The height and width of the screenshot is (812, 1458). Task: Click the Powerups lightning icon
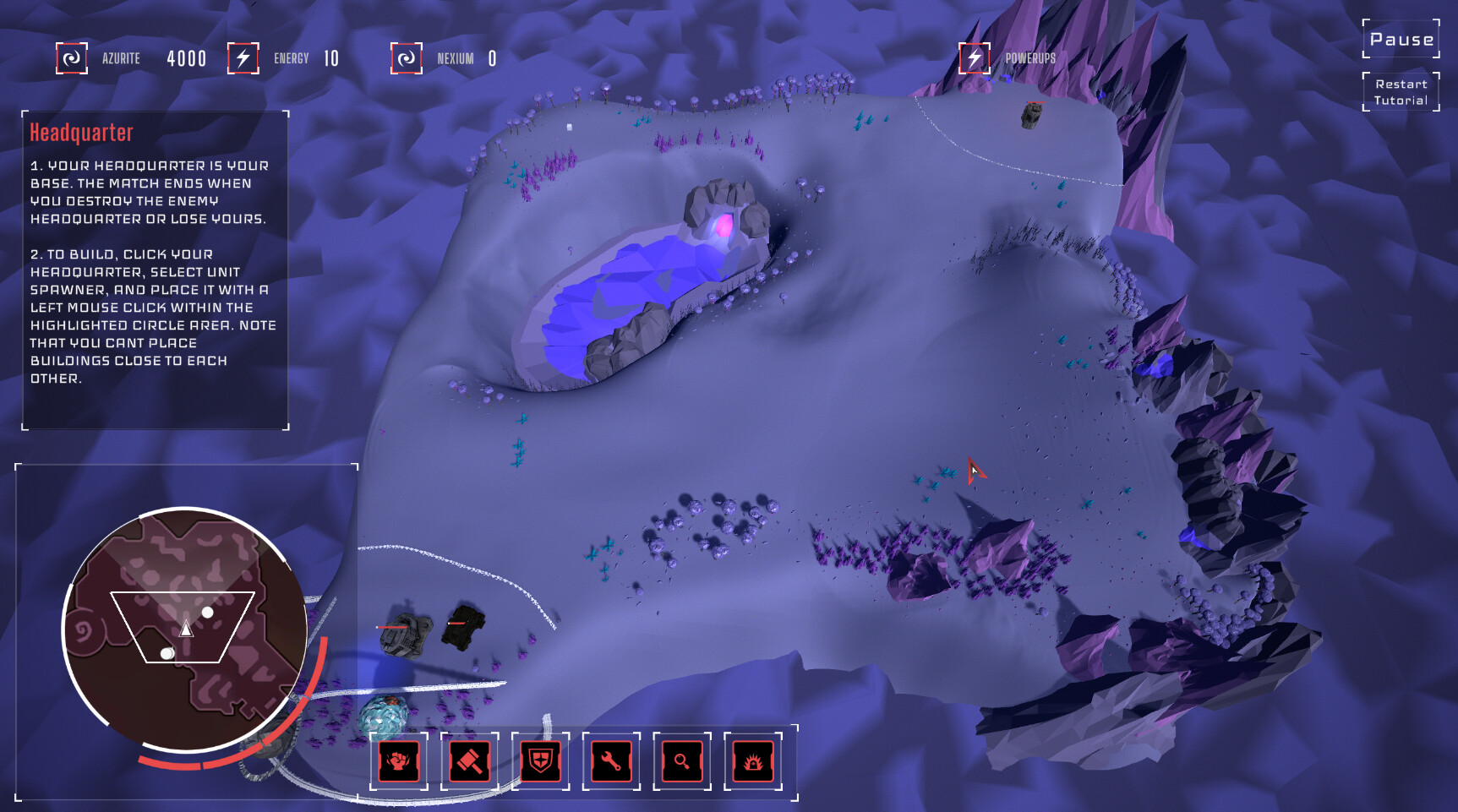pyautogui.click(x=974, y=58)
